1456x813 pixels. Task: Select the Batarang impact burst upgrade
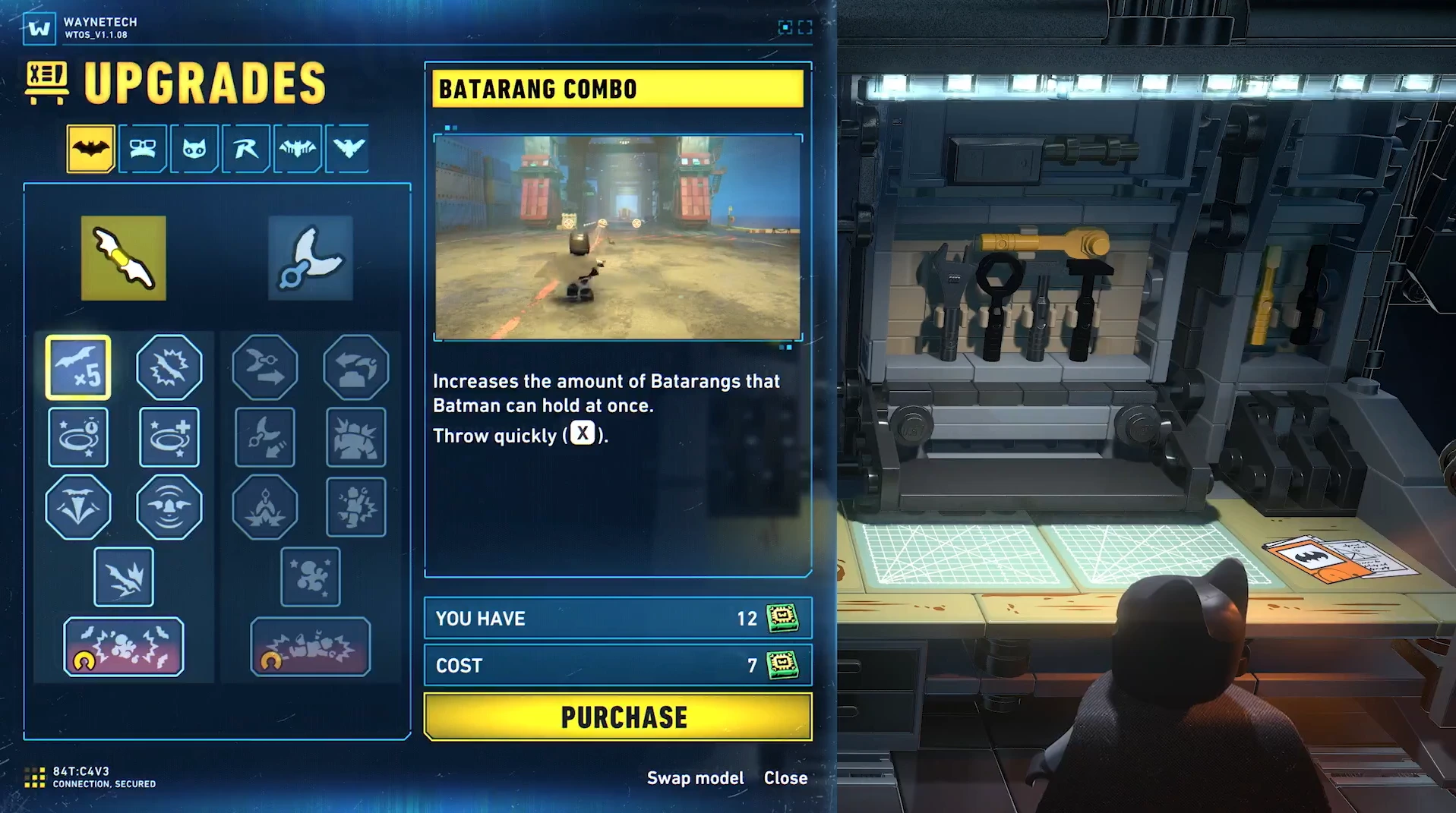tap(169, 367)
